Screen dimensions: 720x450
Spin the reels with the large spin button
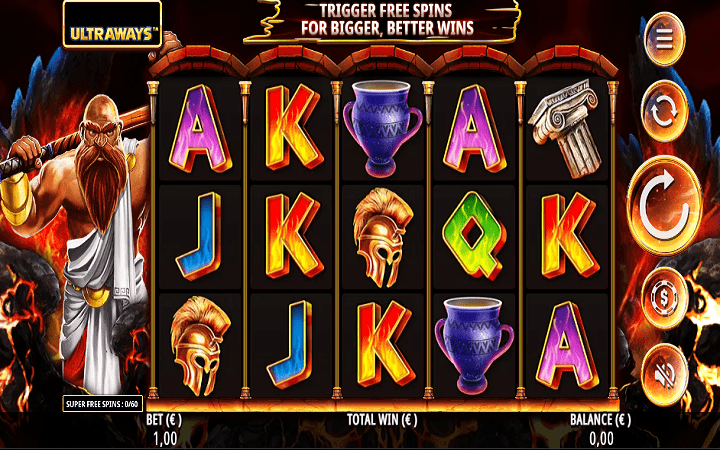(664, 205)
